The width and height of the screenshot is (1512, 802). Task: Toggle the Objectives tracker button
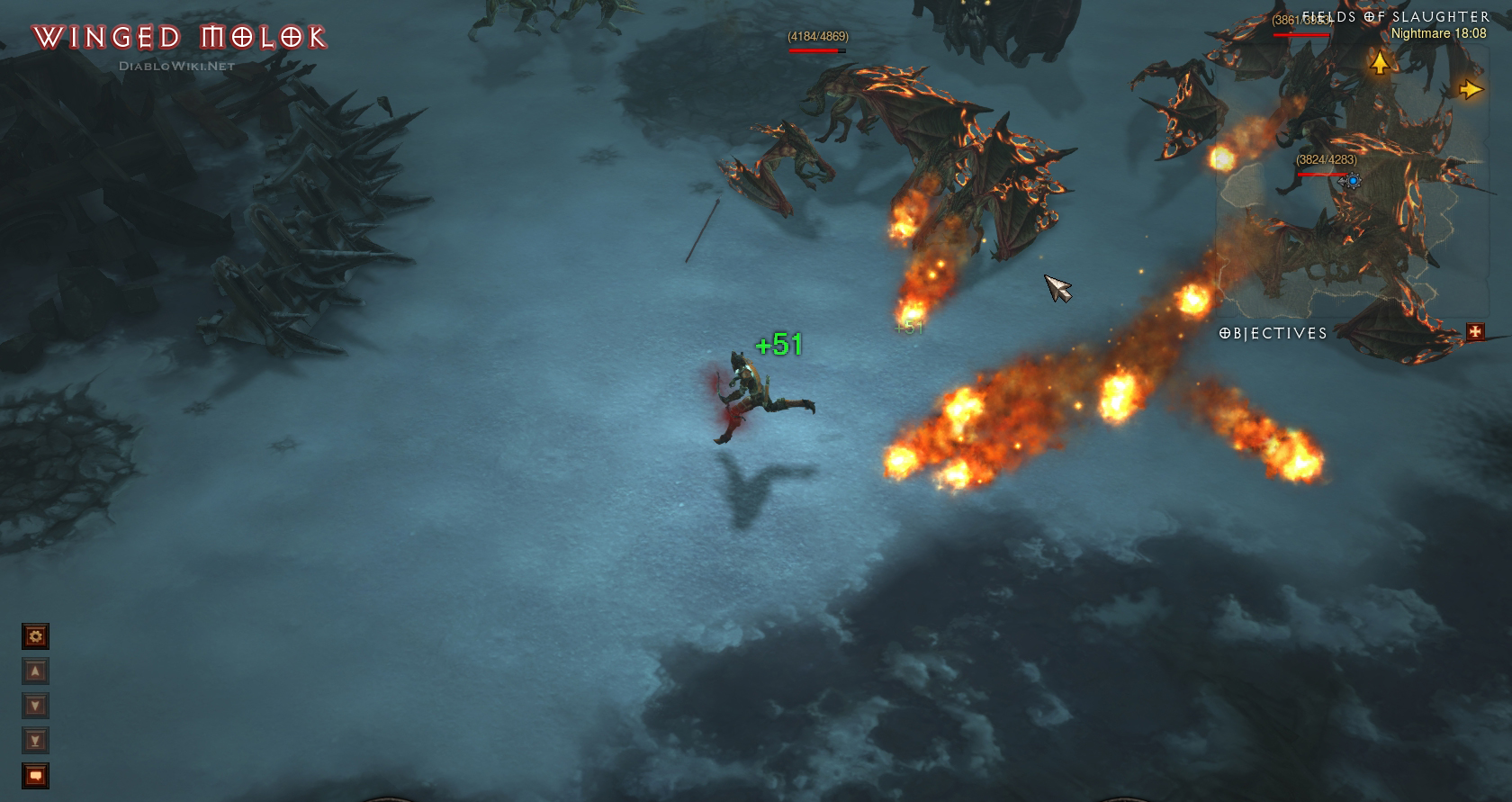coord(1475,332)
